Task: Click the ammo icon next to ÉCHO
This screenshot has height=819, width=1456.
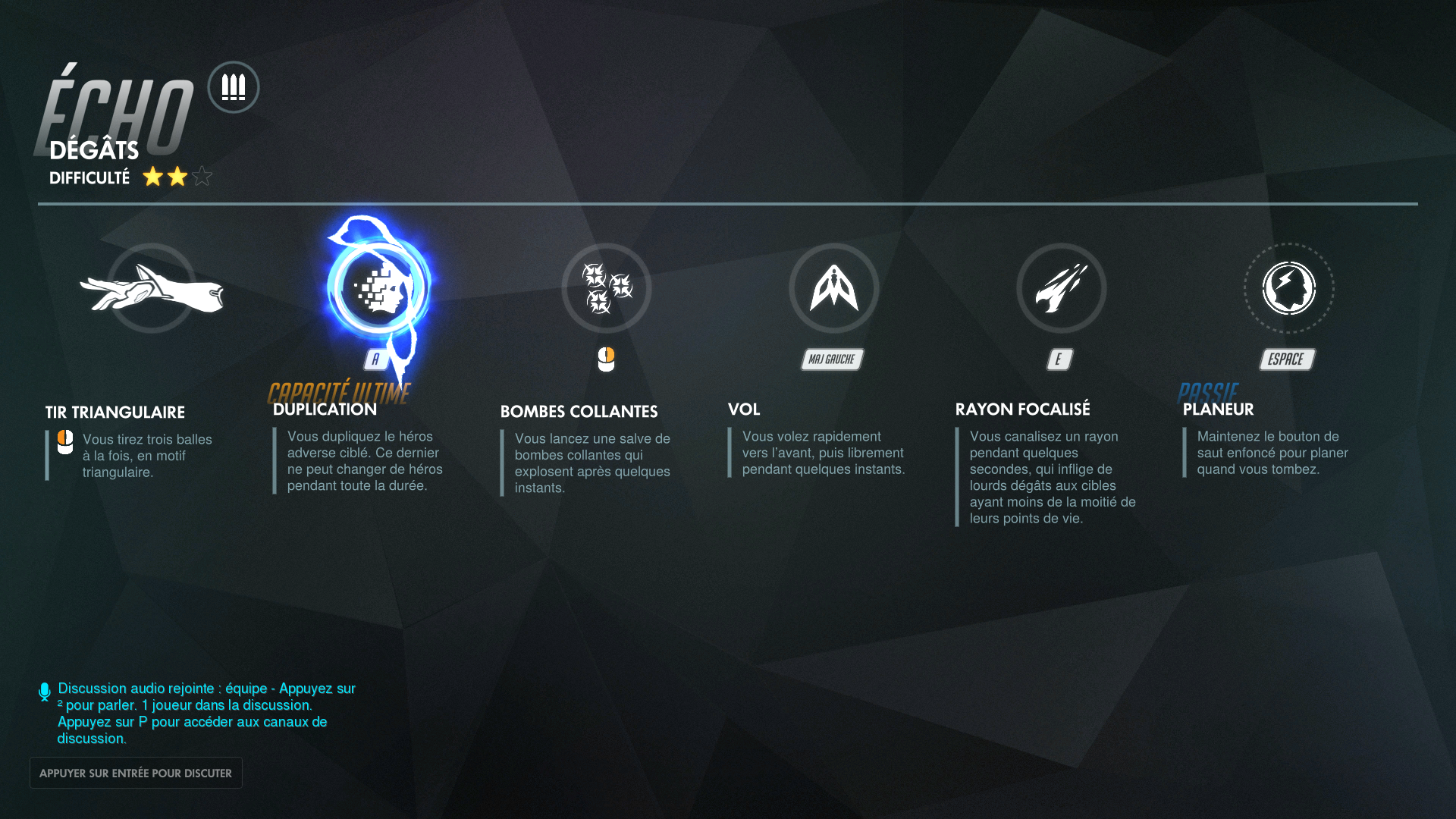Action: [x=233, y=87]
